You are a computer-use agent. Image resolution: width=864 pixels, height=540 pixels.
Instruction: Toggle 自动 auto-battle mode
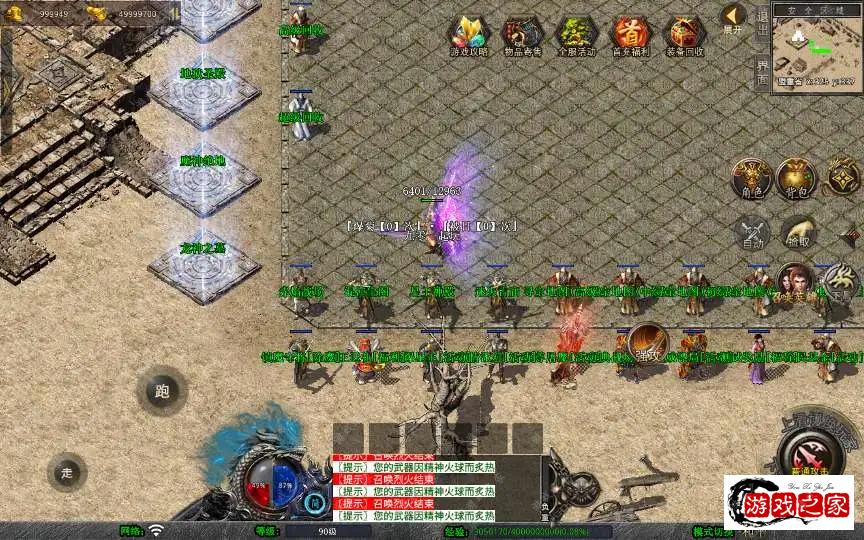752,233
